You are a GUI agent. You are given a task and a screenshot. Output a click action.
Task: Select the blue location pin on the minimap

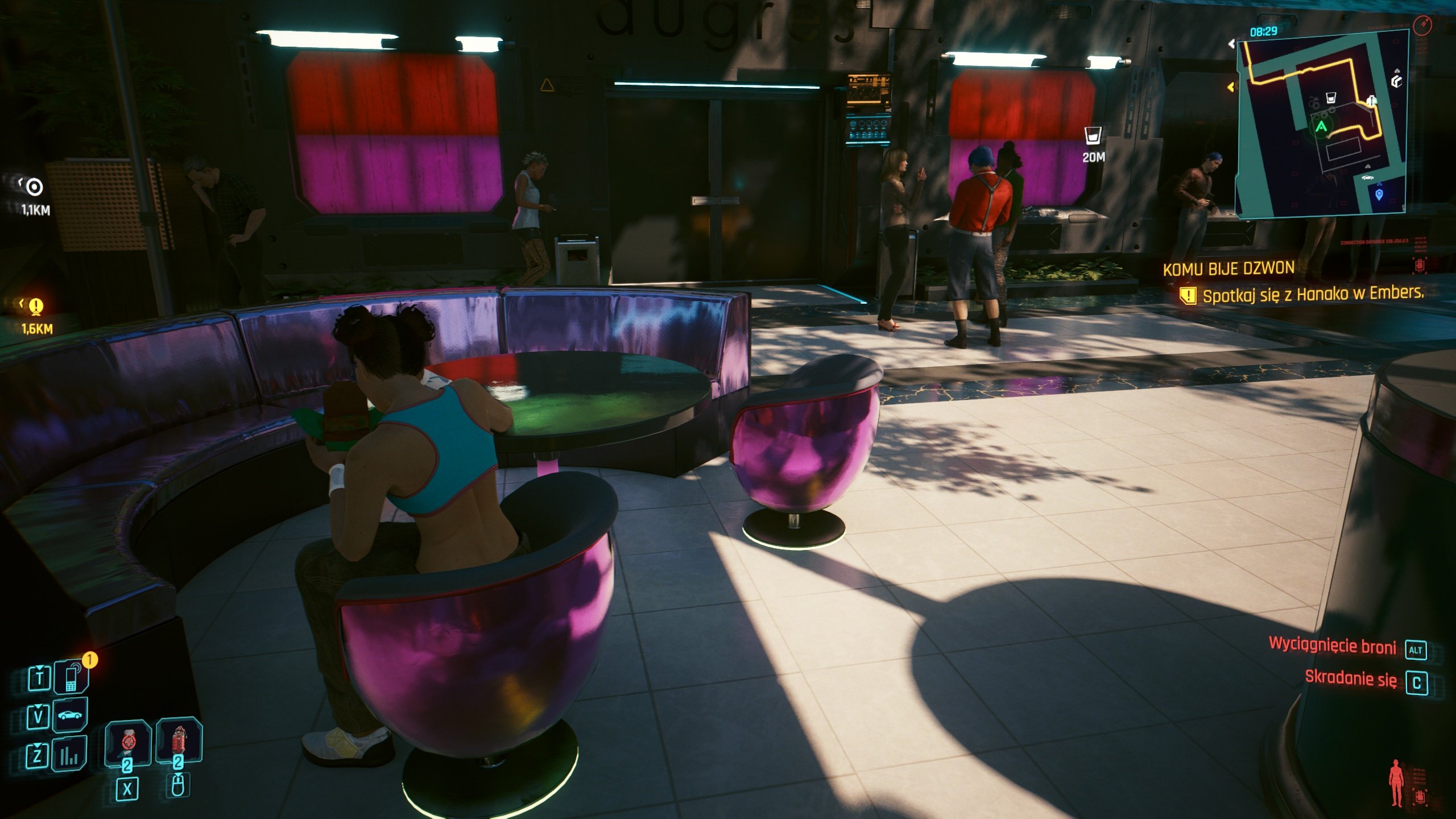click(x=1379, y=195)
